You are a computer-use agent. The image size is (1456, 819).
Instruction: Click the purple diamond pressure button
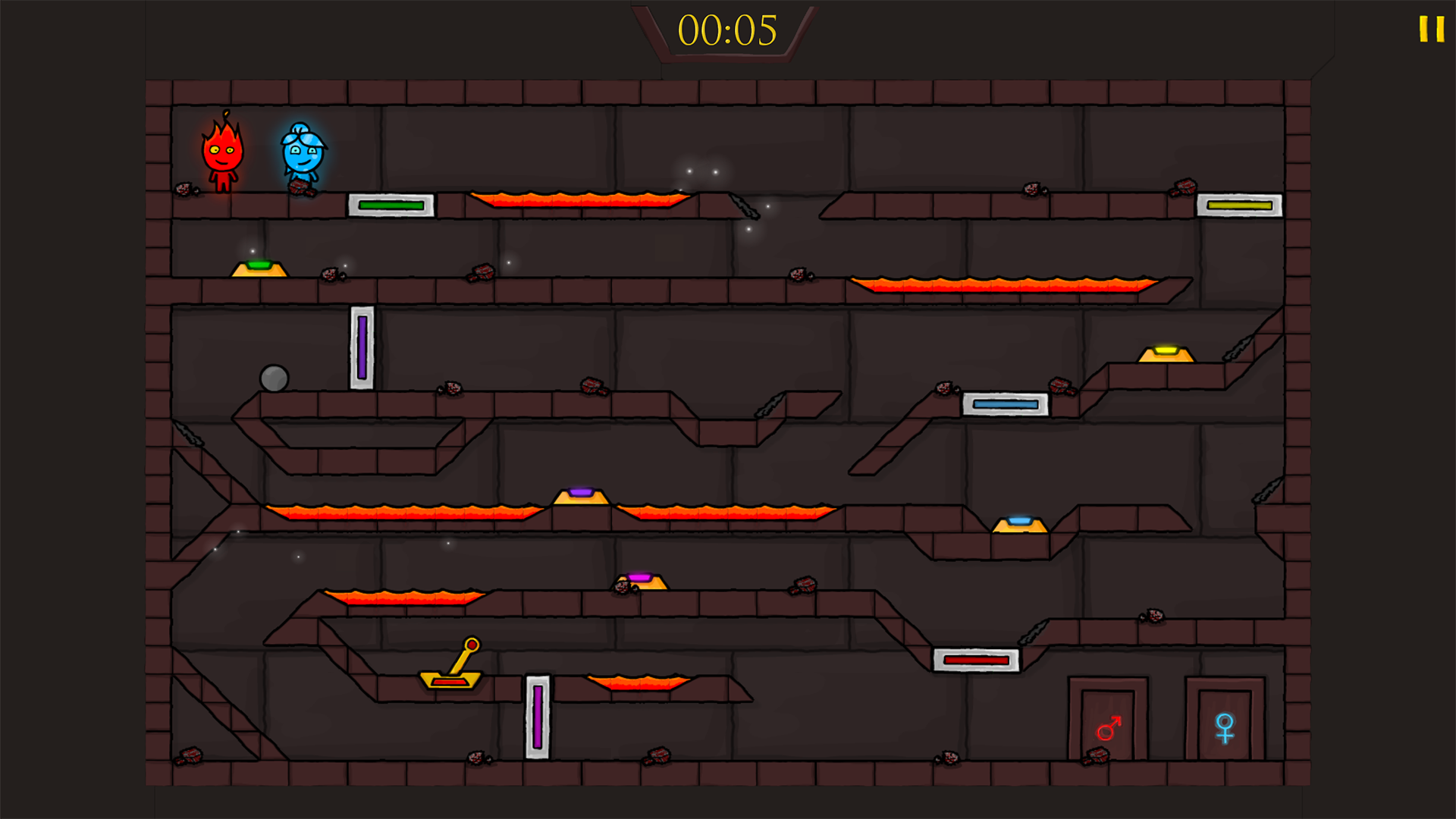click(x=582, y=493)
